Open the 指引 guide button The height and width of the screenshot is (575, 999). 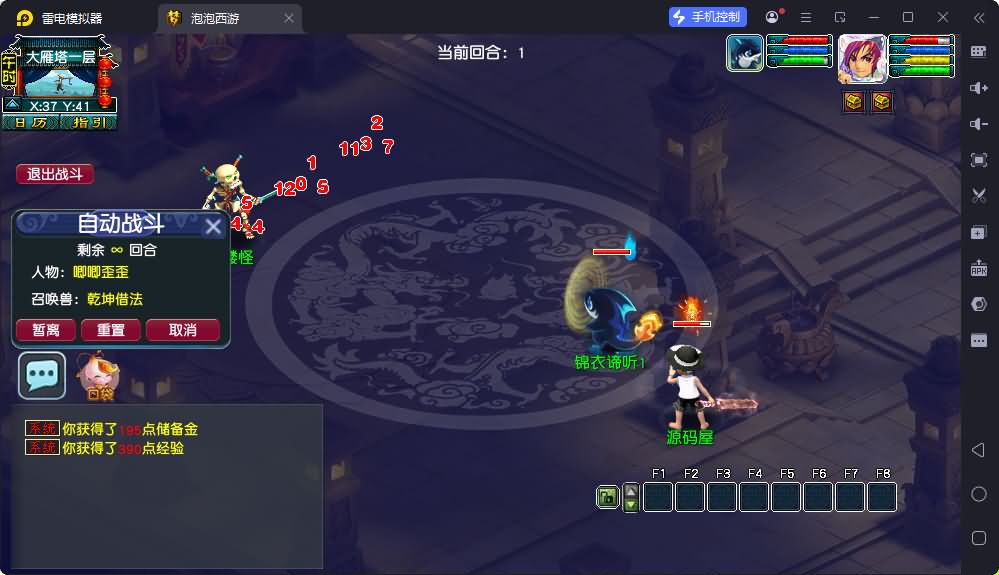pyautogui.click(x=88, y=122)
